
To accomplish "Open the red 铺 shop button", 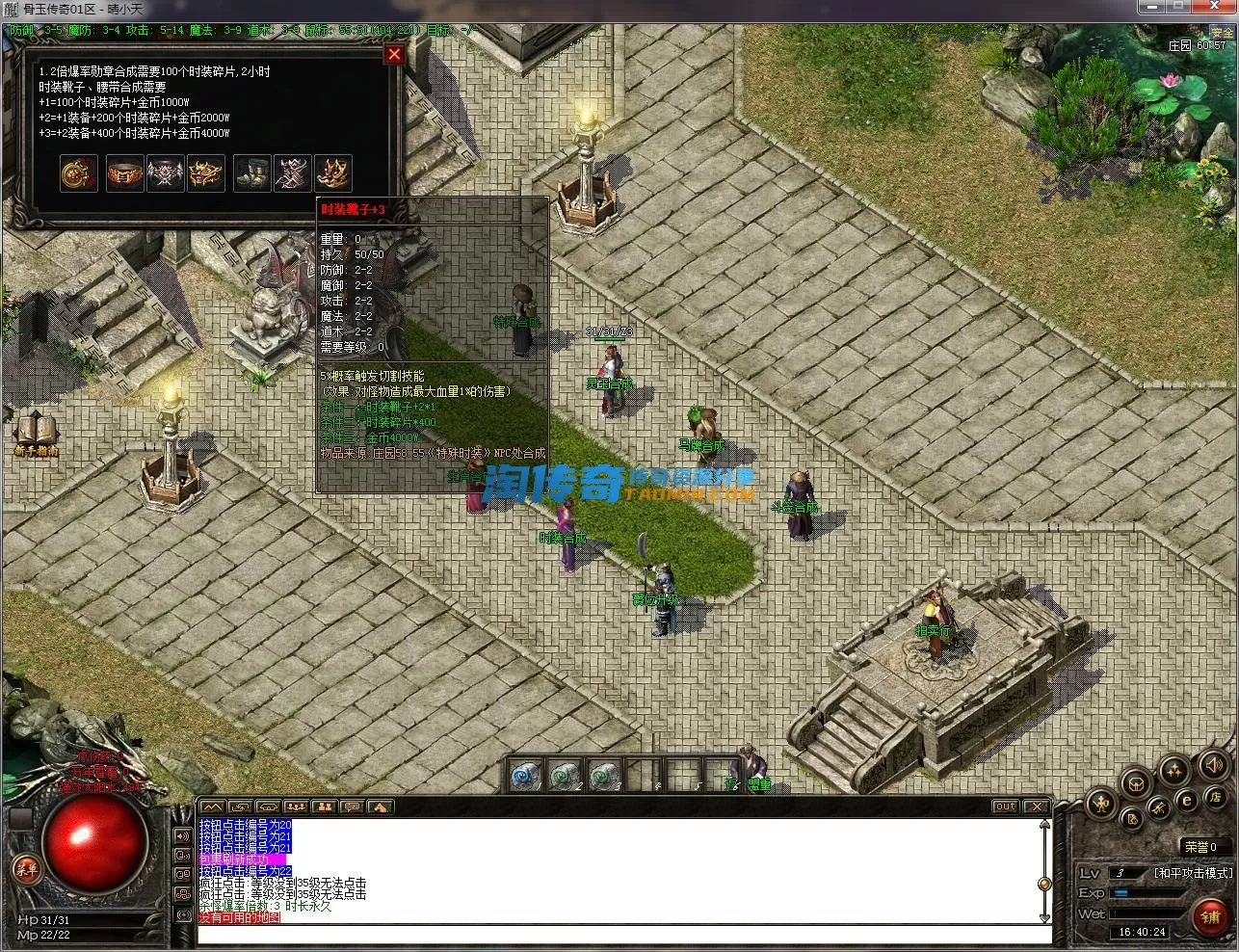I will tap(1210, 915).
